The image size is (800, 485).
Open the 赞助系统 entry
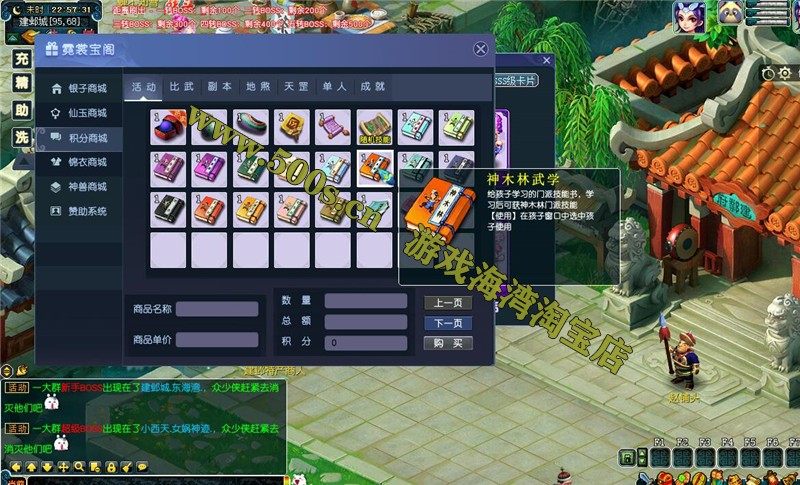point(86,211)
